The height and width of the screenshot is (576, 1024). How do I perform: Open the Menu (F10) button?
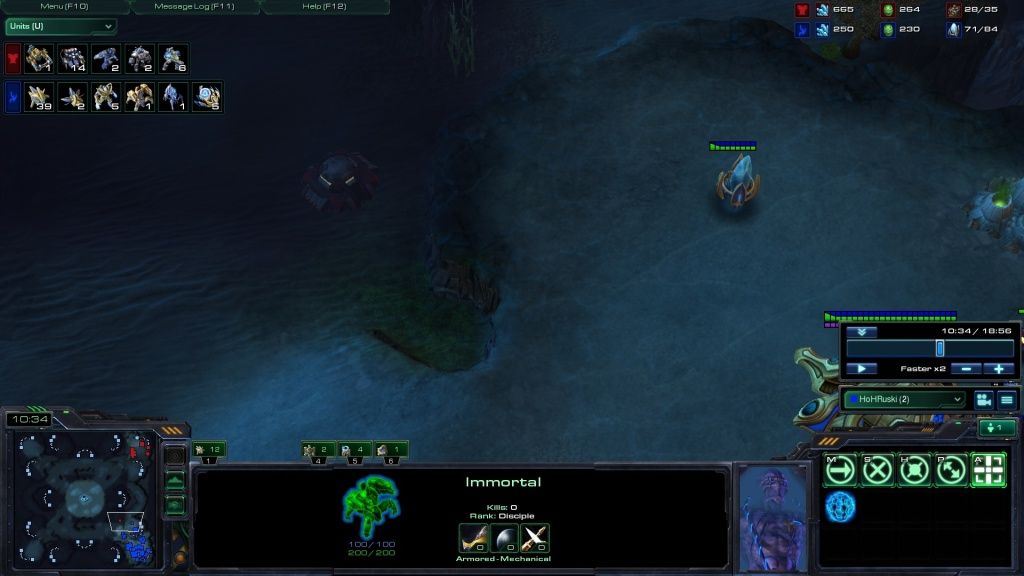click(64, 6)
